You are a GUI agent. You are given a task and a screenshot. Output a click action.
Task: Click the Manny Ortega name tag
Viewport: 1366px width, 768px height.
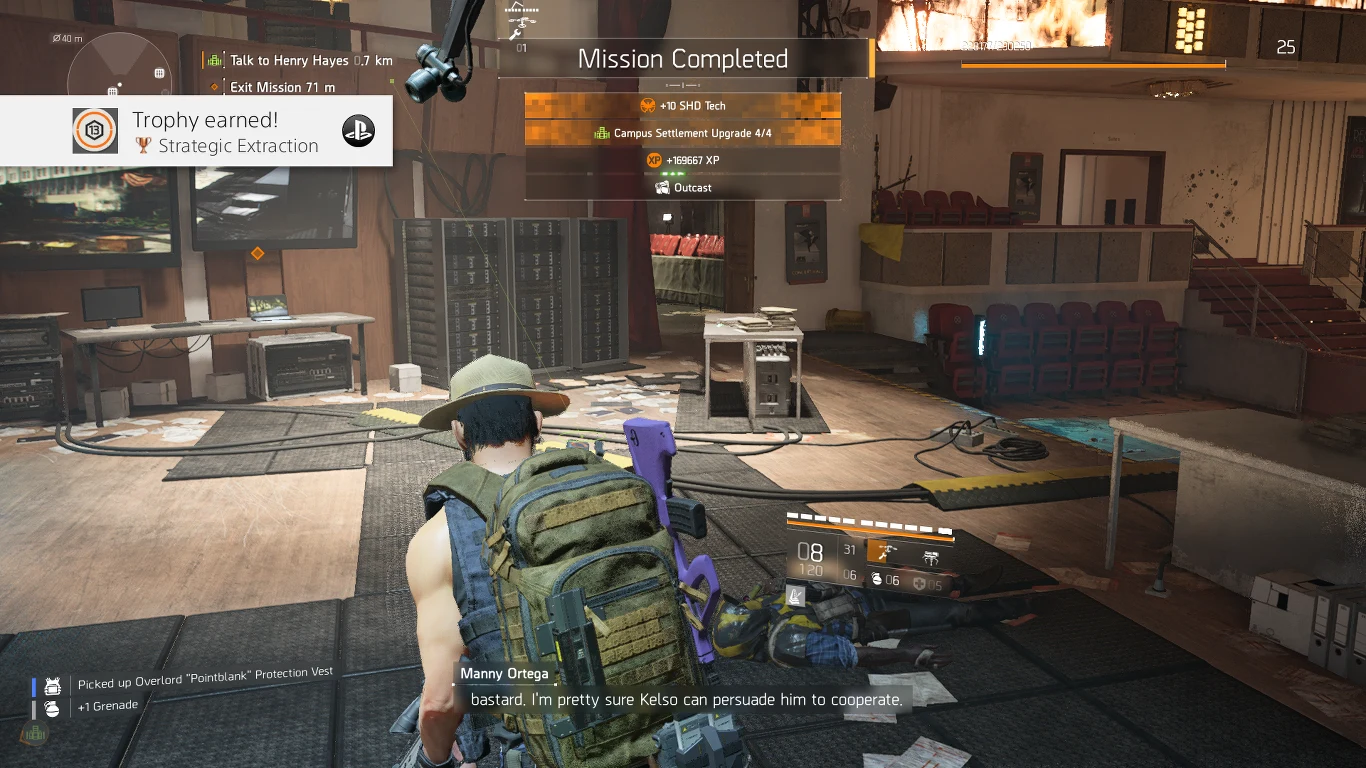(506, 674)
